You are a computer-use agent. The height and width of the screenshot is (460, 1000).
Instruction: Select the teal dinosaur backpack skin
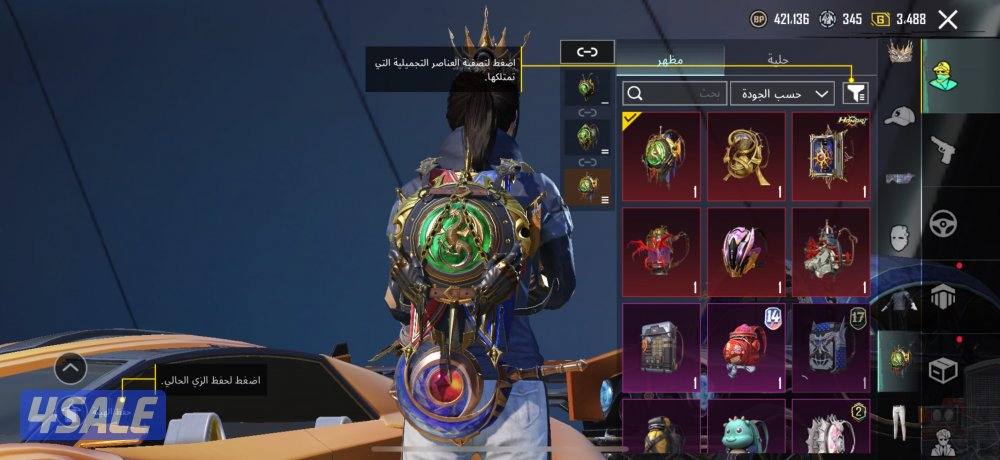tap(746, 432)
